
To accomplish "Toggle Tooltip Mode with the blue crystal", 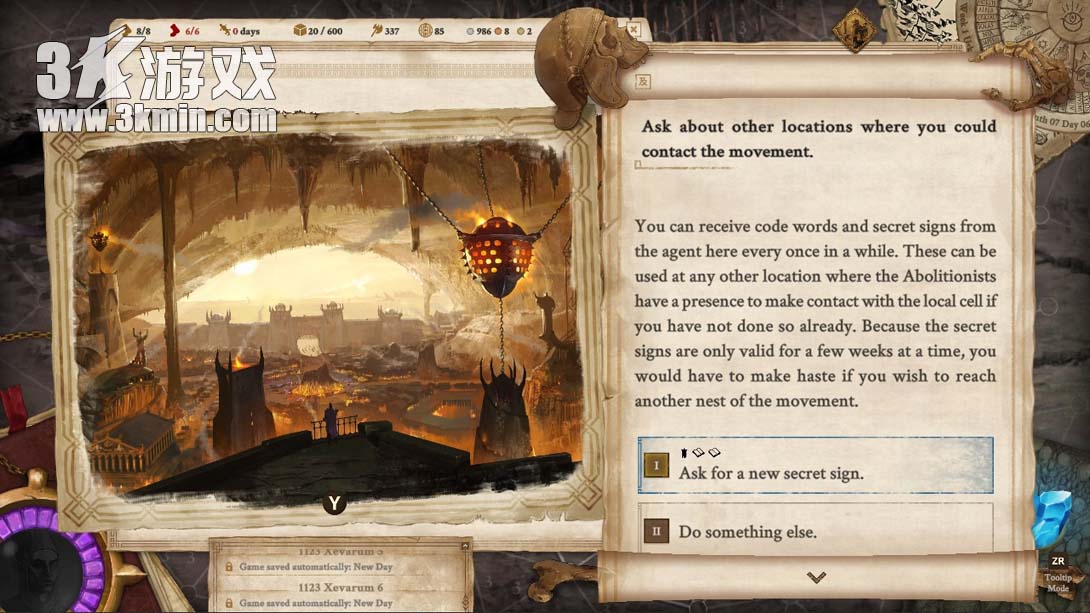I will click(x=1053, y=521).
